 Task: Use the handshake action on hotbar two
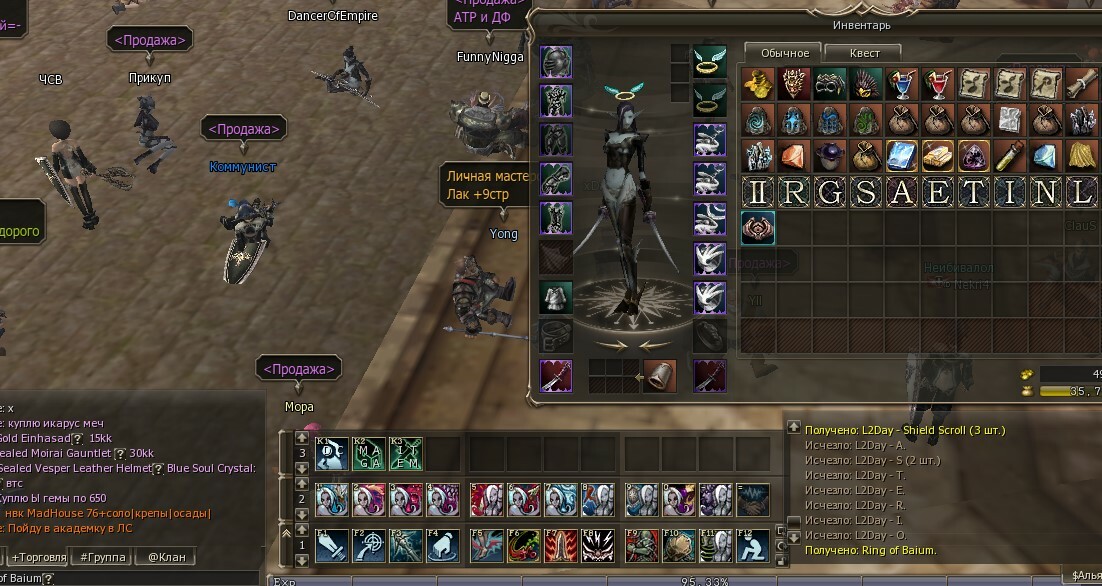(753, 499)
